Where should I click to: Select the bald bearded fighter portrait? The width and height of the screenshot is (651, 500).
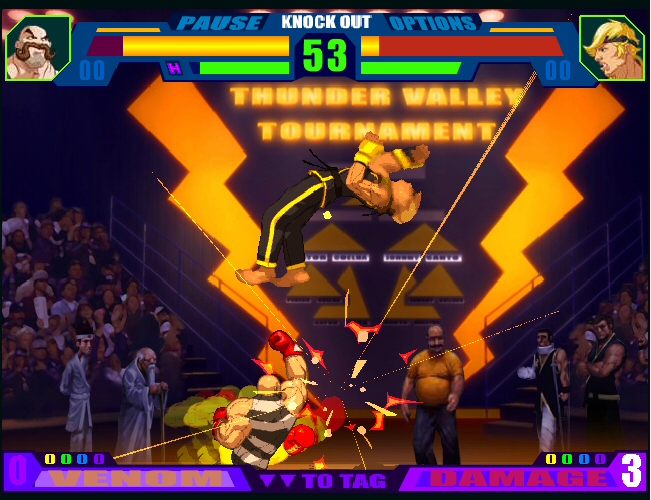[x=36, y=47]
